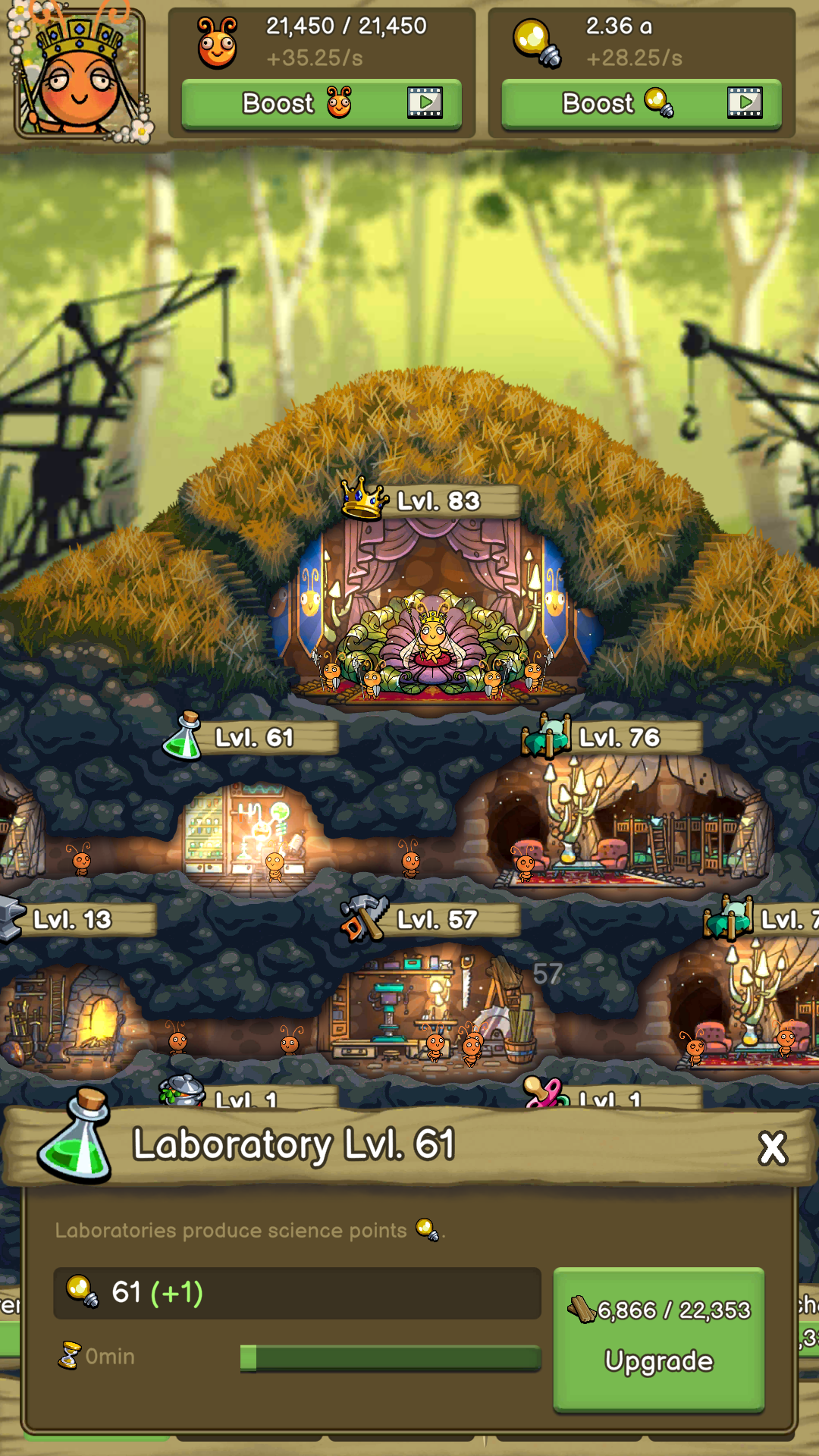Select the Lvl. 76 dormitory room label
Image resolution: width=819 pixels, height=1456 pixels.
(x=618, y=738)
